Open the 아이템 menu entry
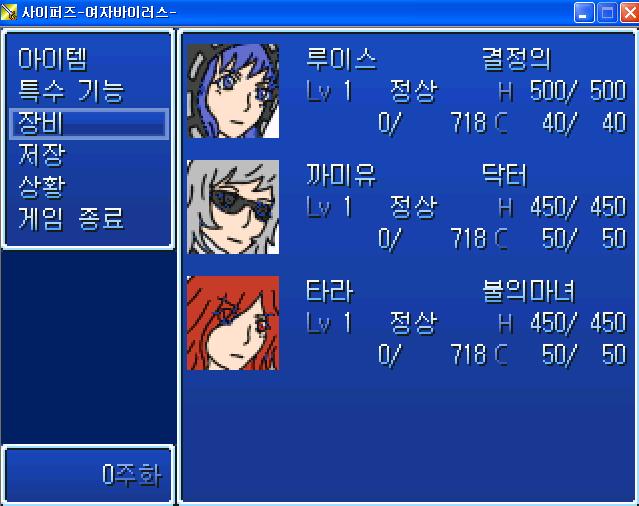 (x=53, y=59)
